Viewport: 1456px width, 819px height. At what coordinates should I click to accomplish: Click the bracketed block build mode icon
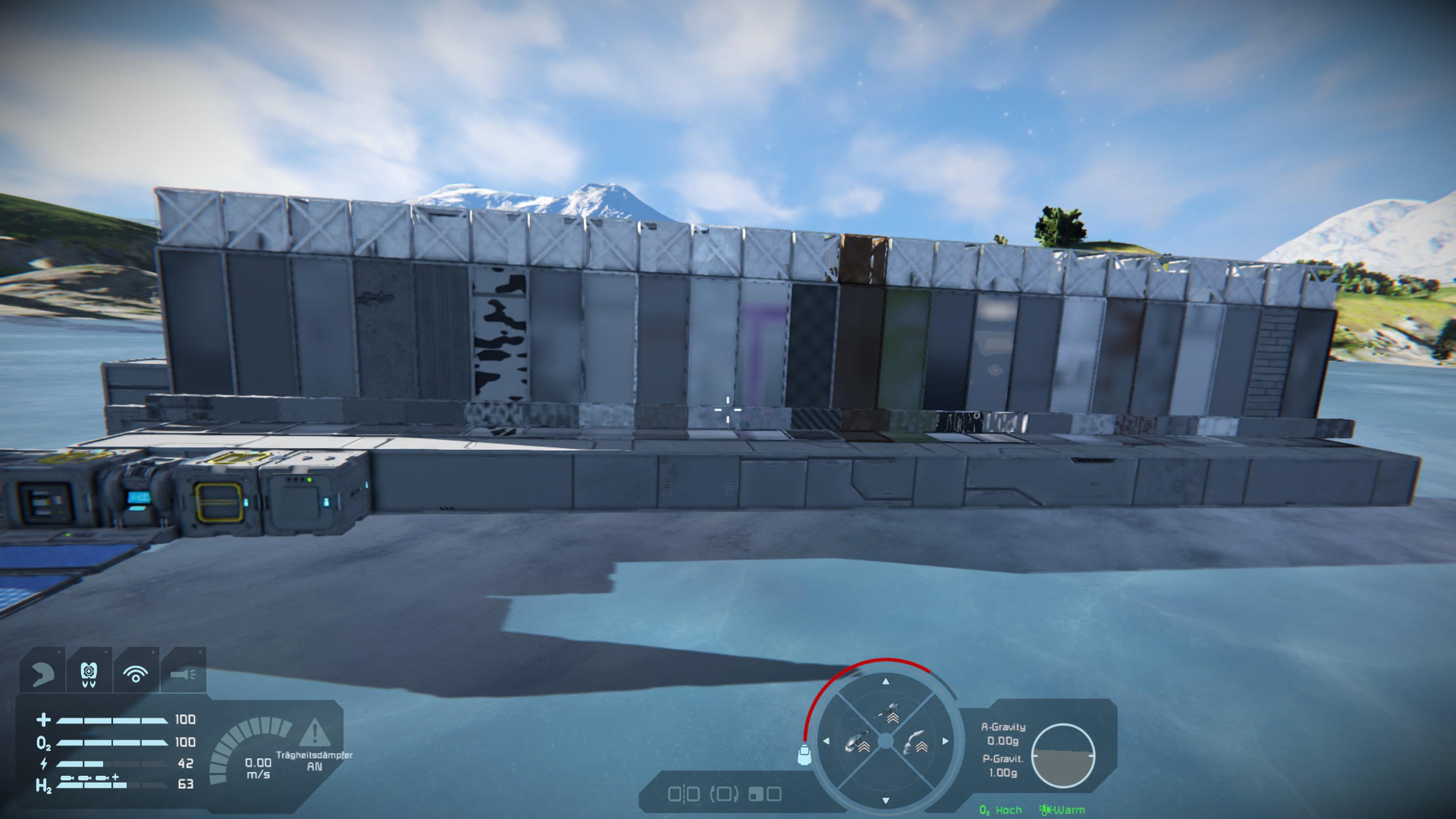(724, 794)
